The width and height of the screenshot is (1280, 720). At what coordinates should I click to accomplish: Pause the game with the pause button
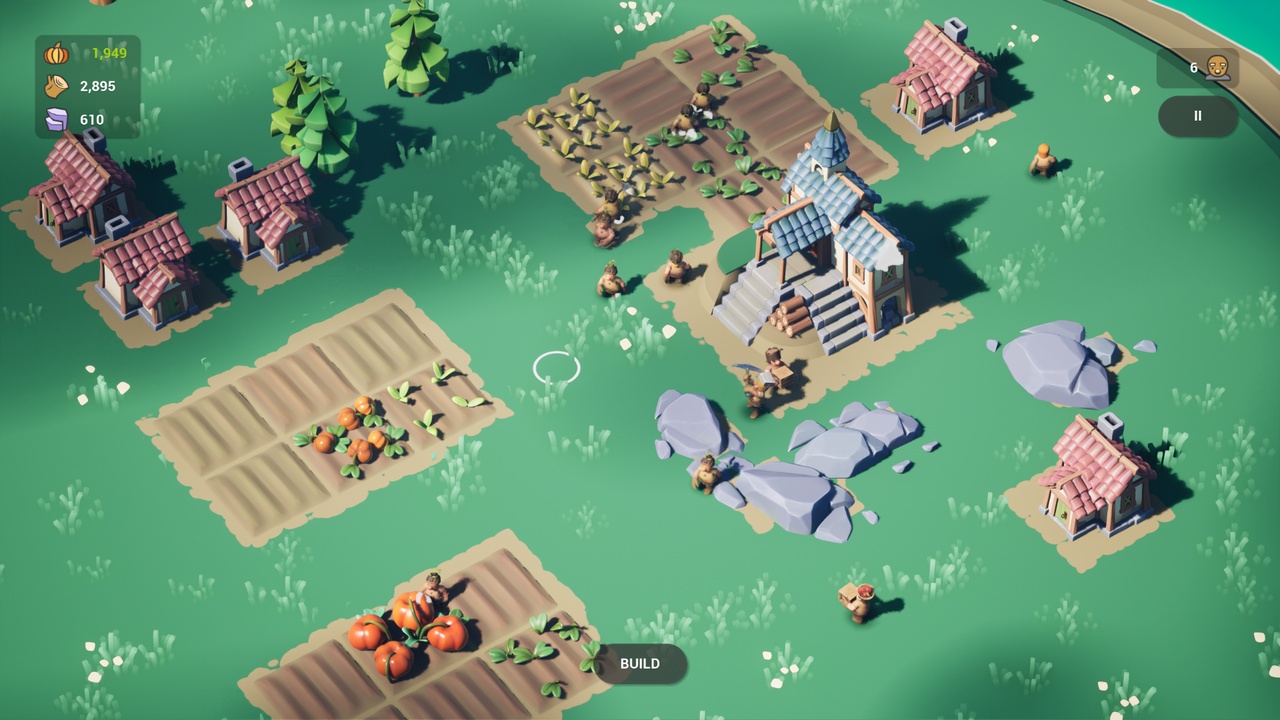[1197, 116]
